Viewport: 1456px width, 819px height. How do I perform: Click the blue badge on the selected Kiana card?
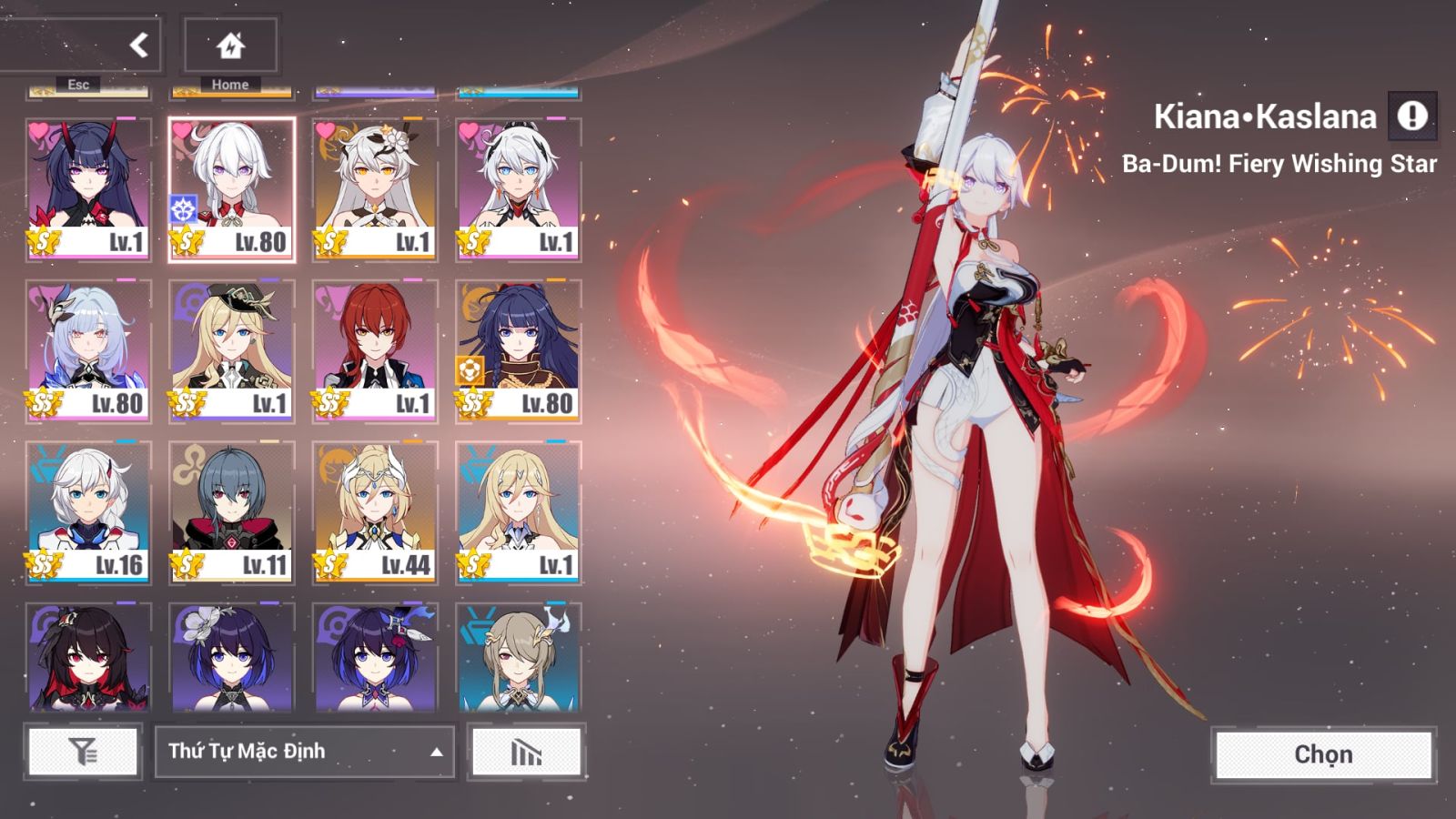coord(183,207)
